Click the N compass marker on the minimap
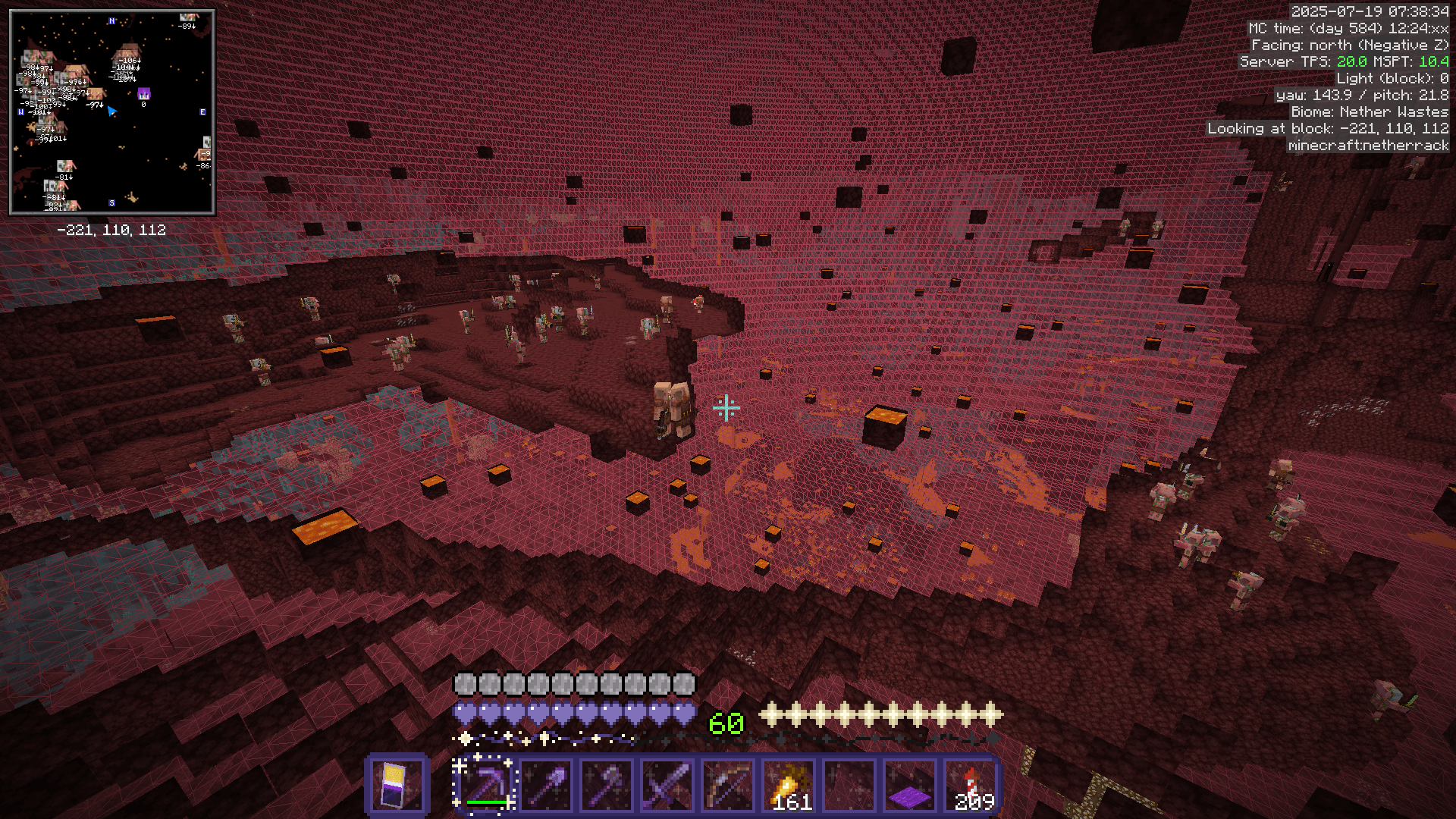Viewport: 1456px width, 819px height. click(x=111, y=21)
